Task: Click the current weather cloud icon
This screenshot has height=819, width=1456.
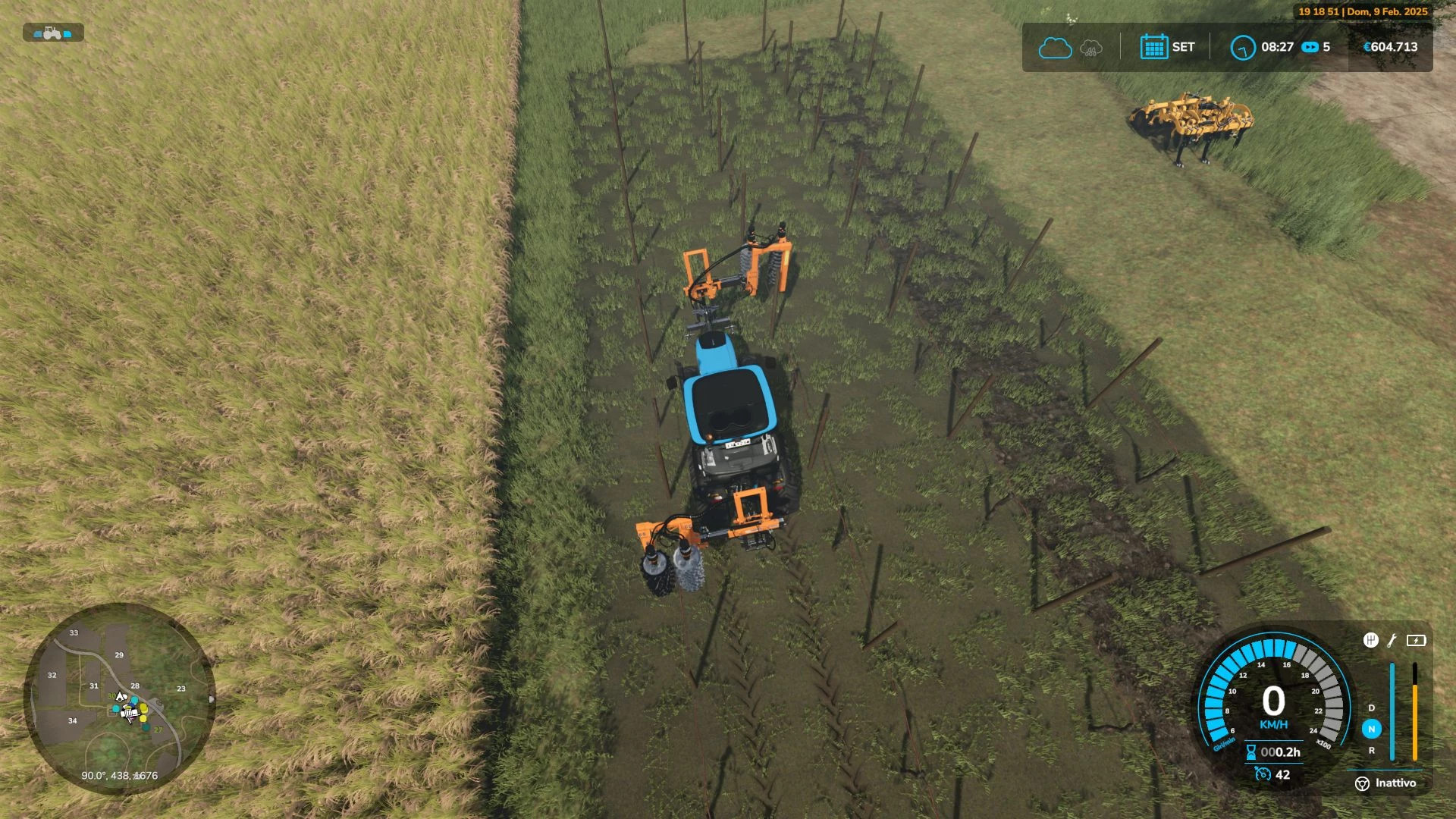Action: click(1054, 48)
